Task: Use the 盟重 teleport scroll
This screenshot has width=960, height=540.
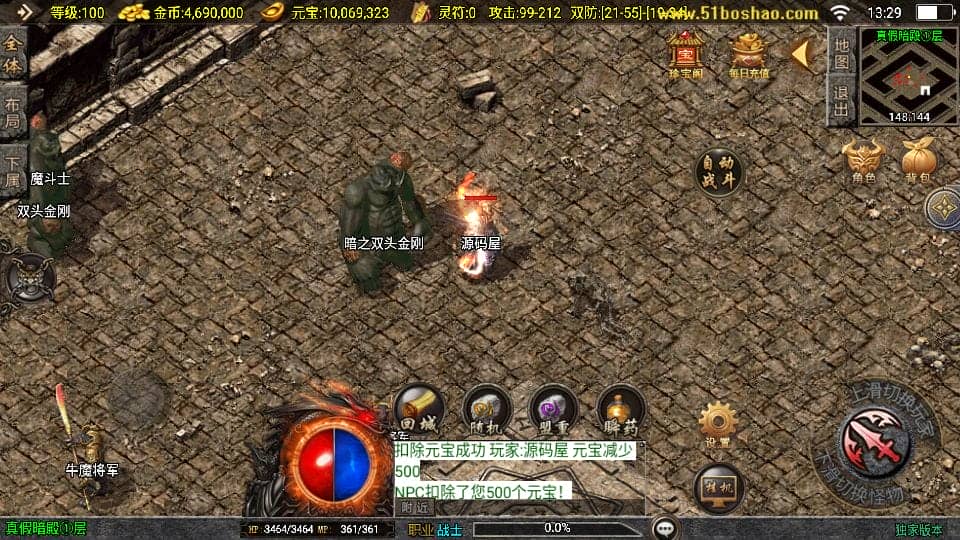Action: 554,408
